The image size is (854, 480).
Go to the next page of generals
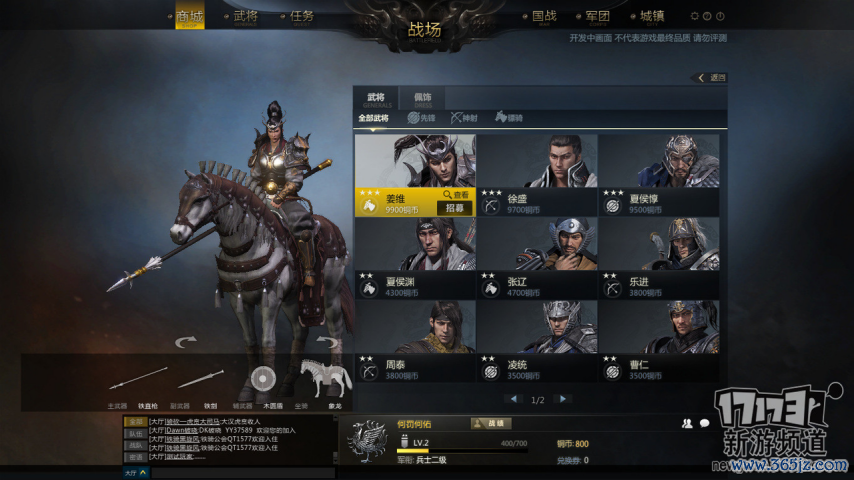coord(563,399)
